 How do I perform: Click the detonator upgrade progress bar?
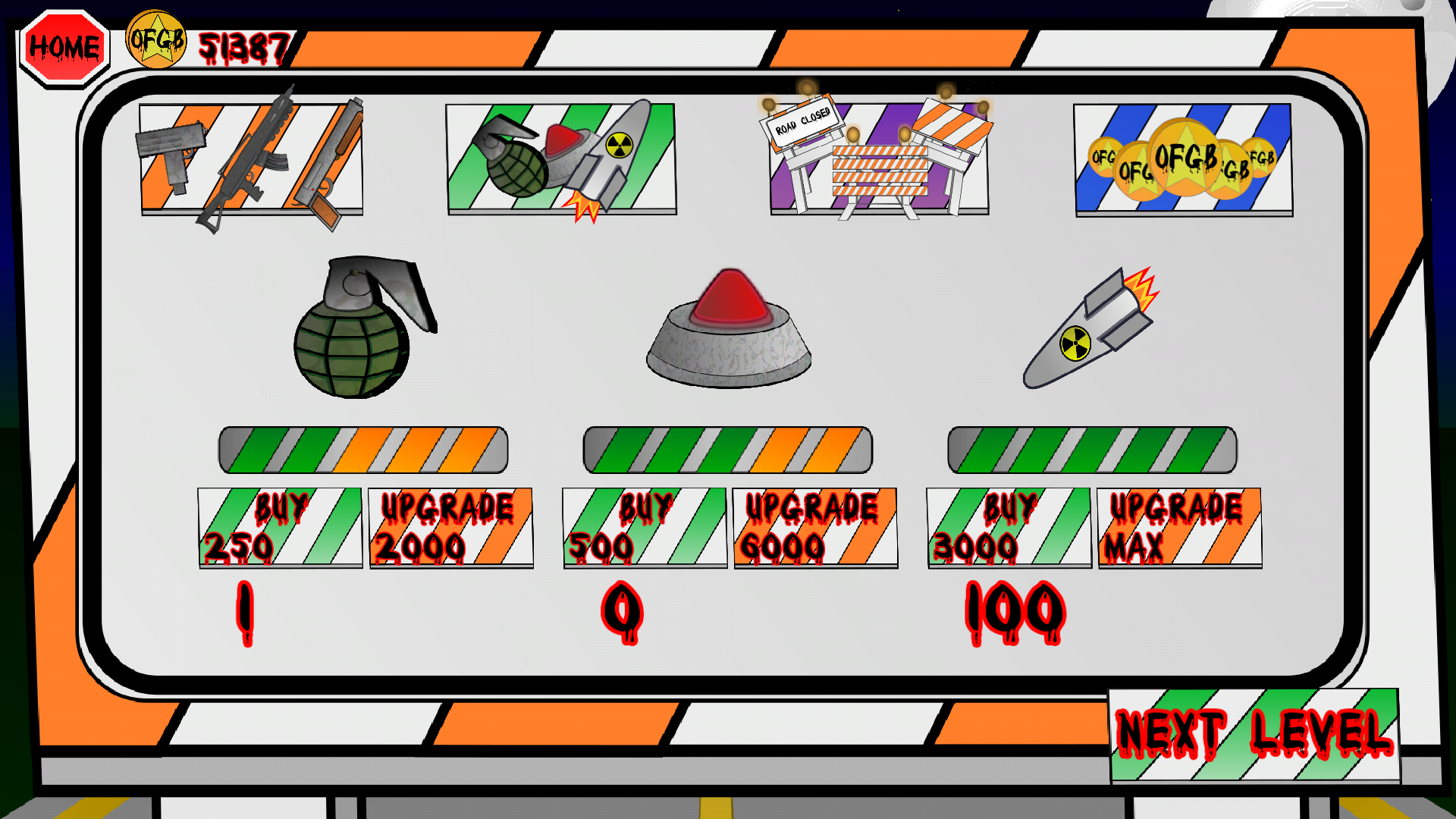[728, 449]
